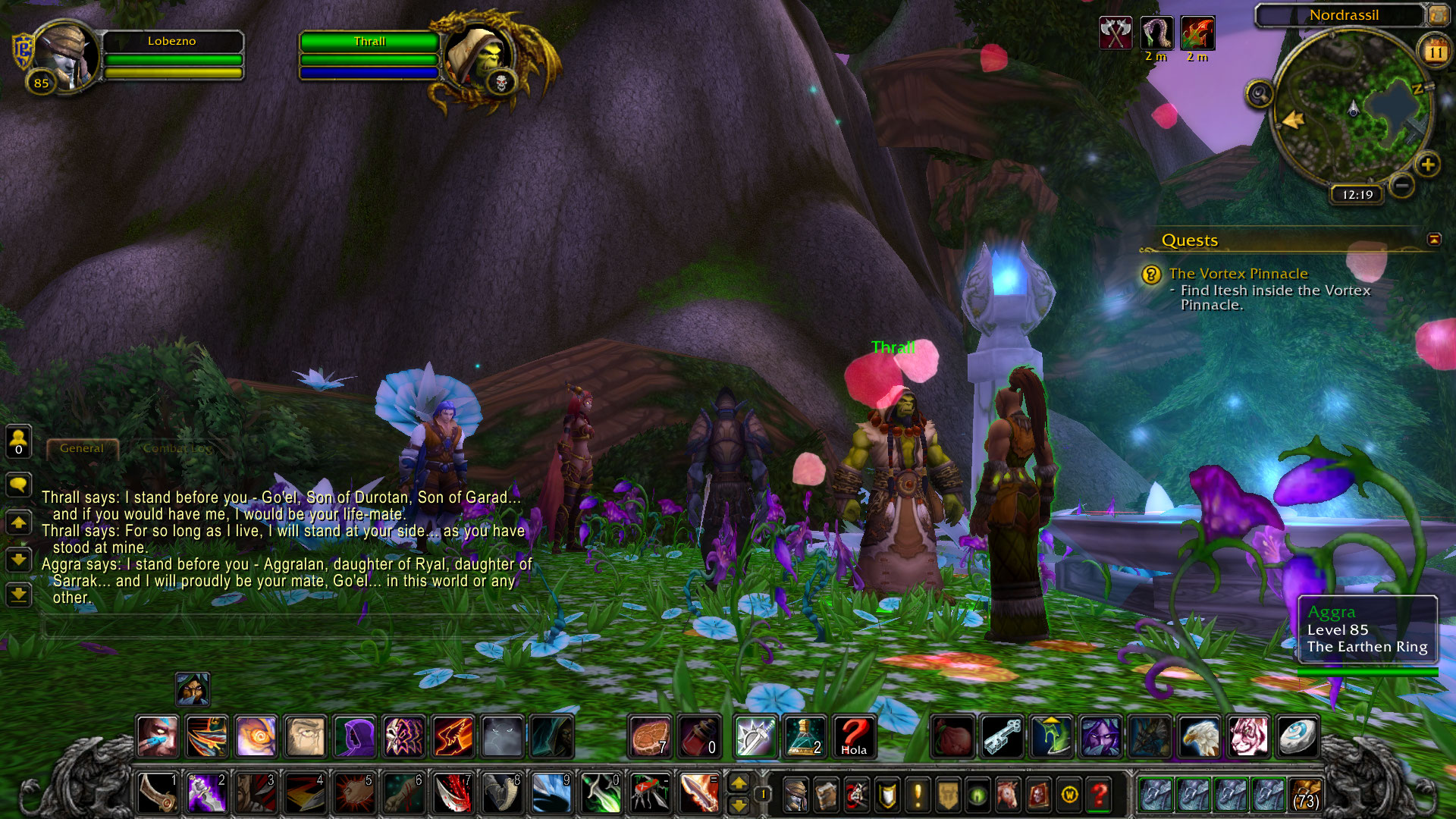The image size is (1456, 819).
Task: Open the Combat Log tab
Action: (x=177, y=448)
